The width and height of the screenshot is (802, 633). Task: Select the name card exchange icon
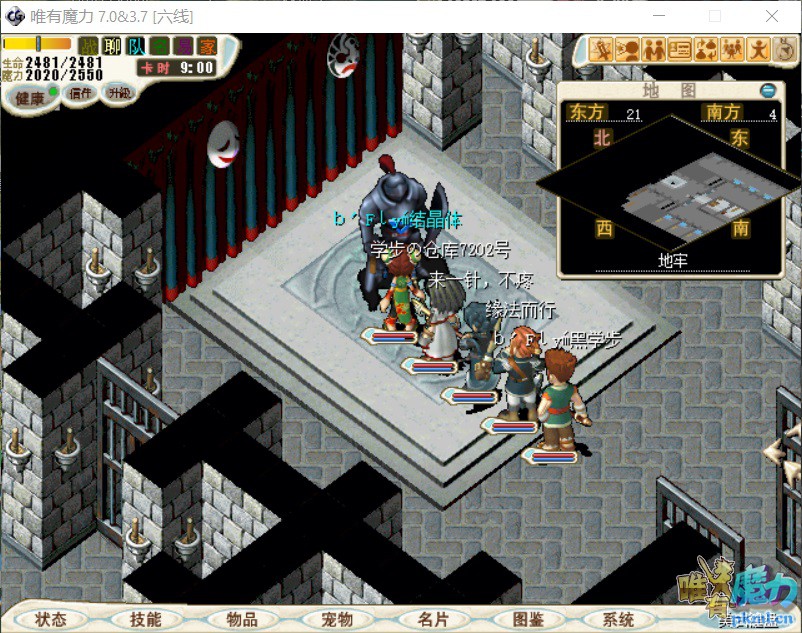[x=680, y=49]
